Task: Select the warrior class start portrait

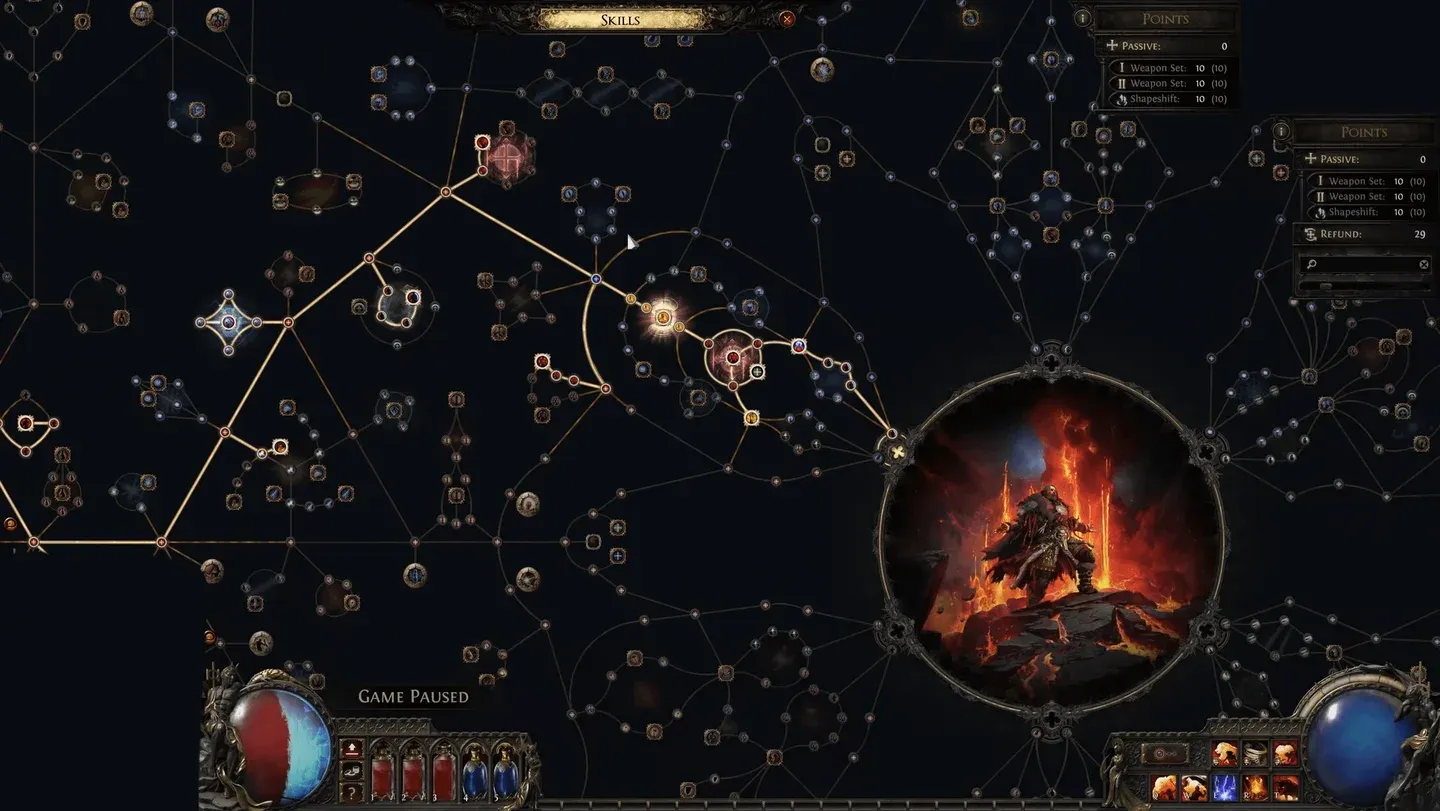Action: tap(1051, 541)
